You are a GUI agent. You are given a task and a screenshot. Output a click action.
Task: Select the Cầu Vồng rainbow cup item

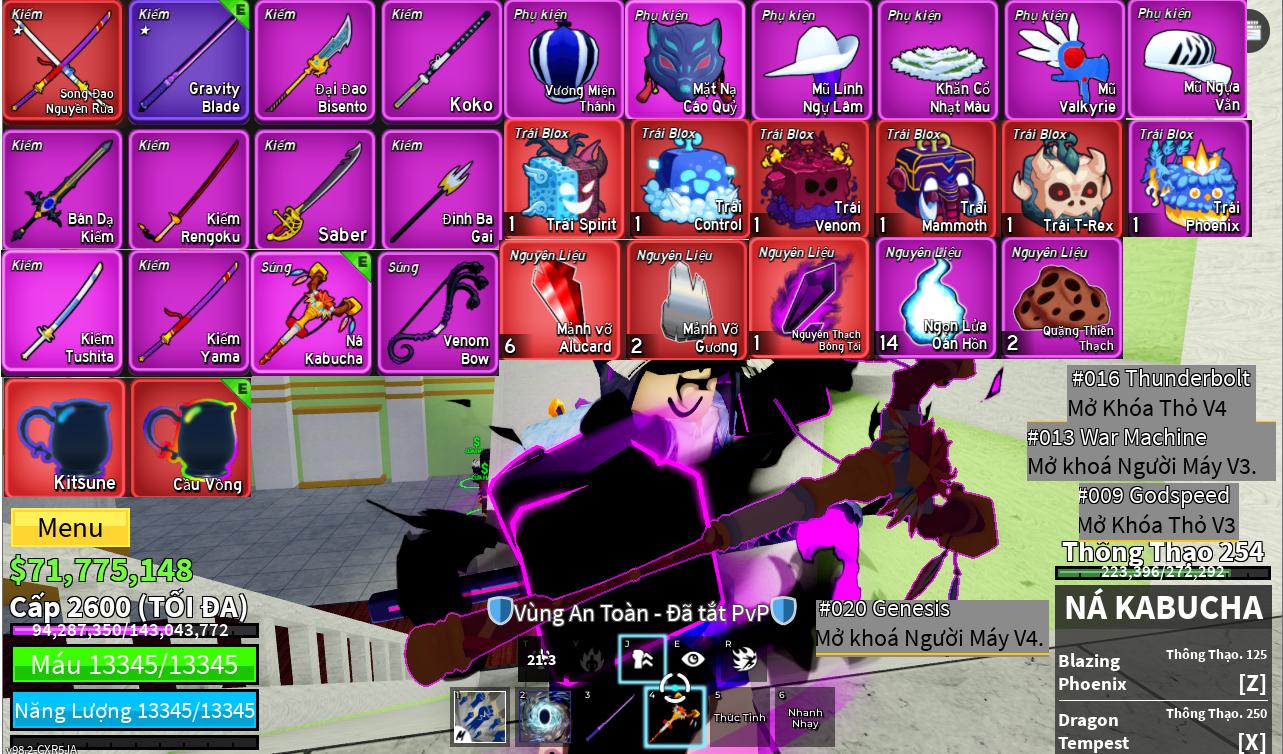point(191,438)
